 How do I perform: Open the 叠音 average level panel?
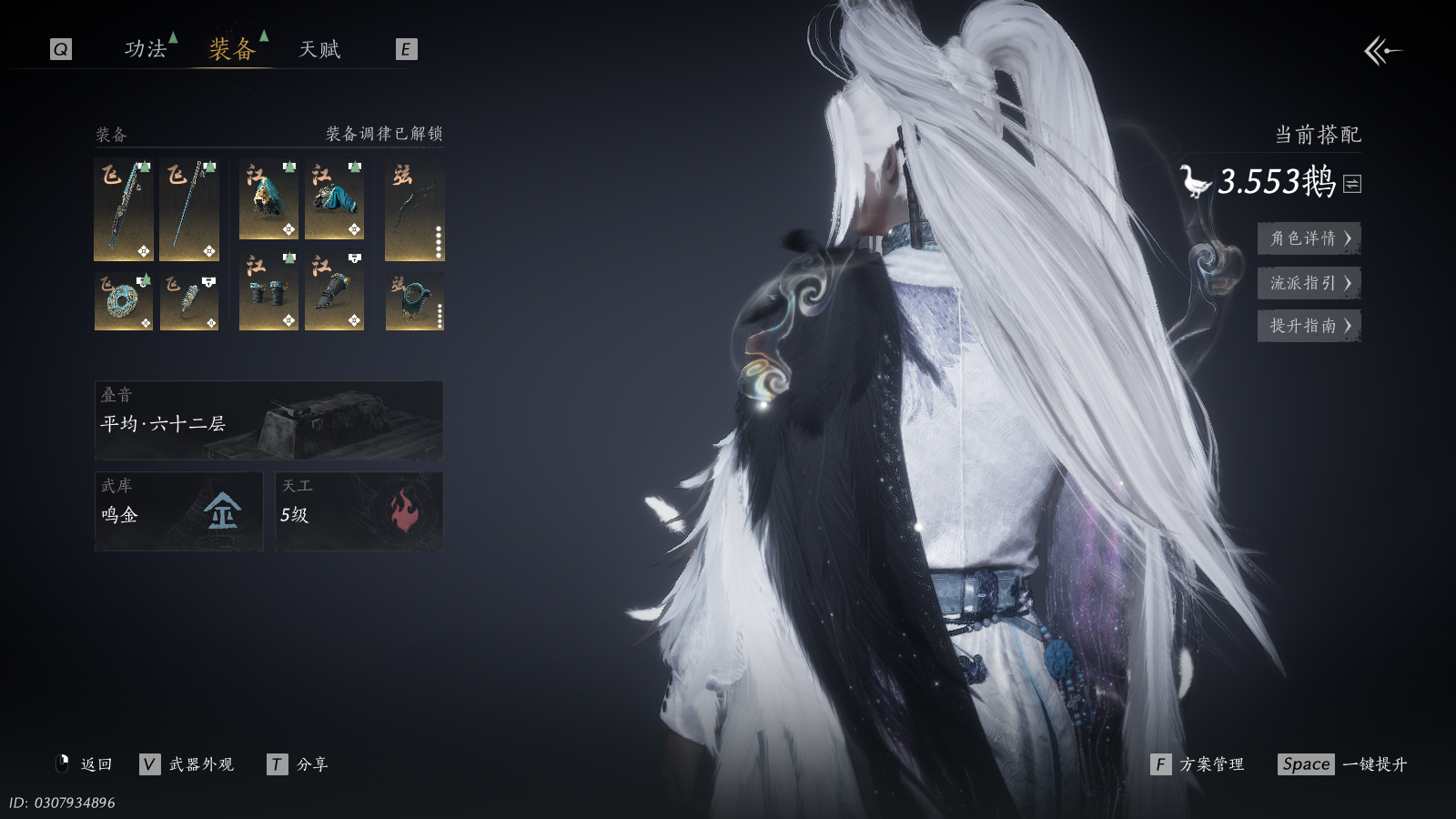pyautogui.click(x=268, y=420)
